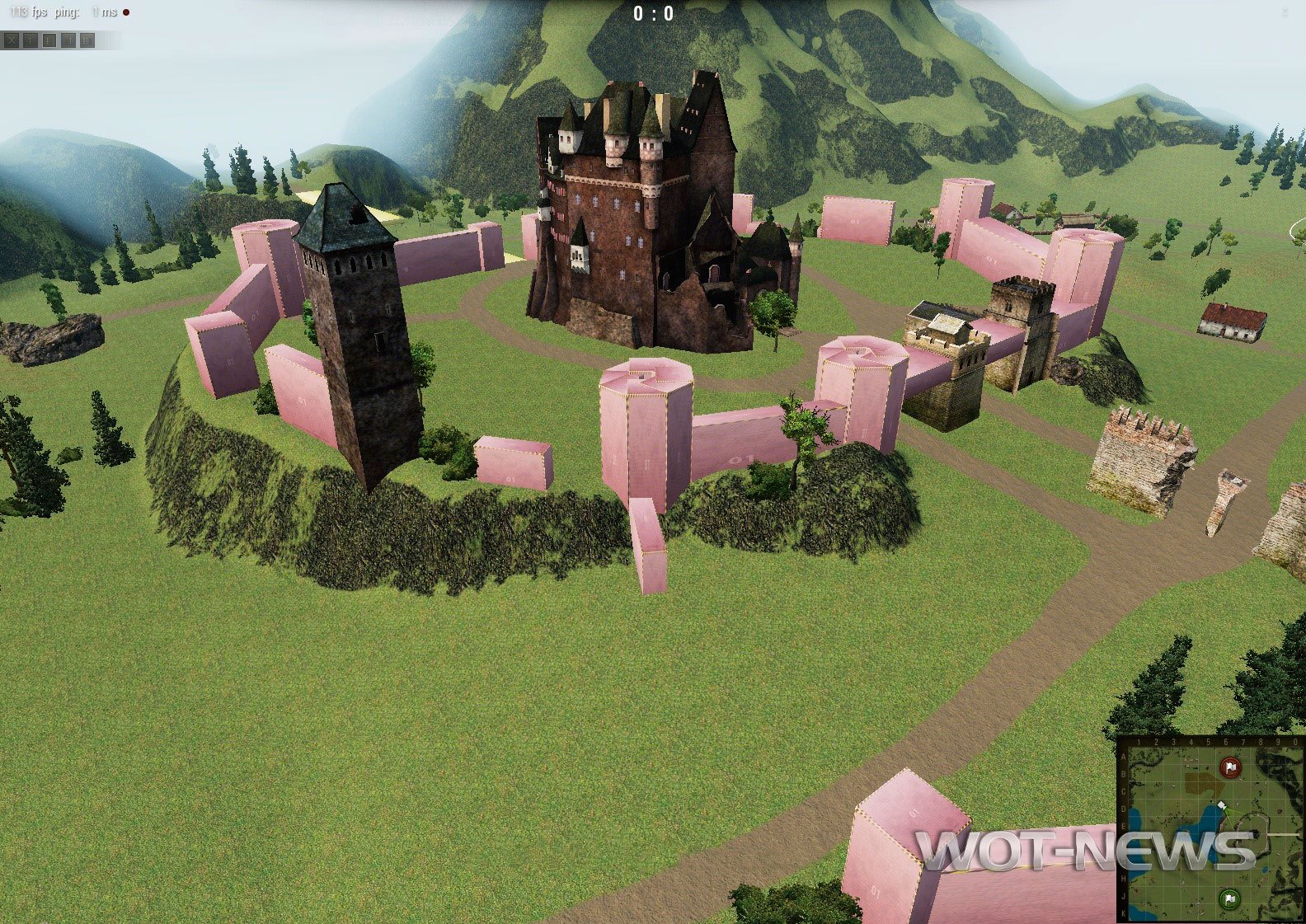Click the X button in the top-left panel
The image size is (1306, 924).
[x=12, y=40]
